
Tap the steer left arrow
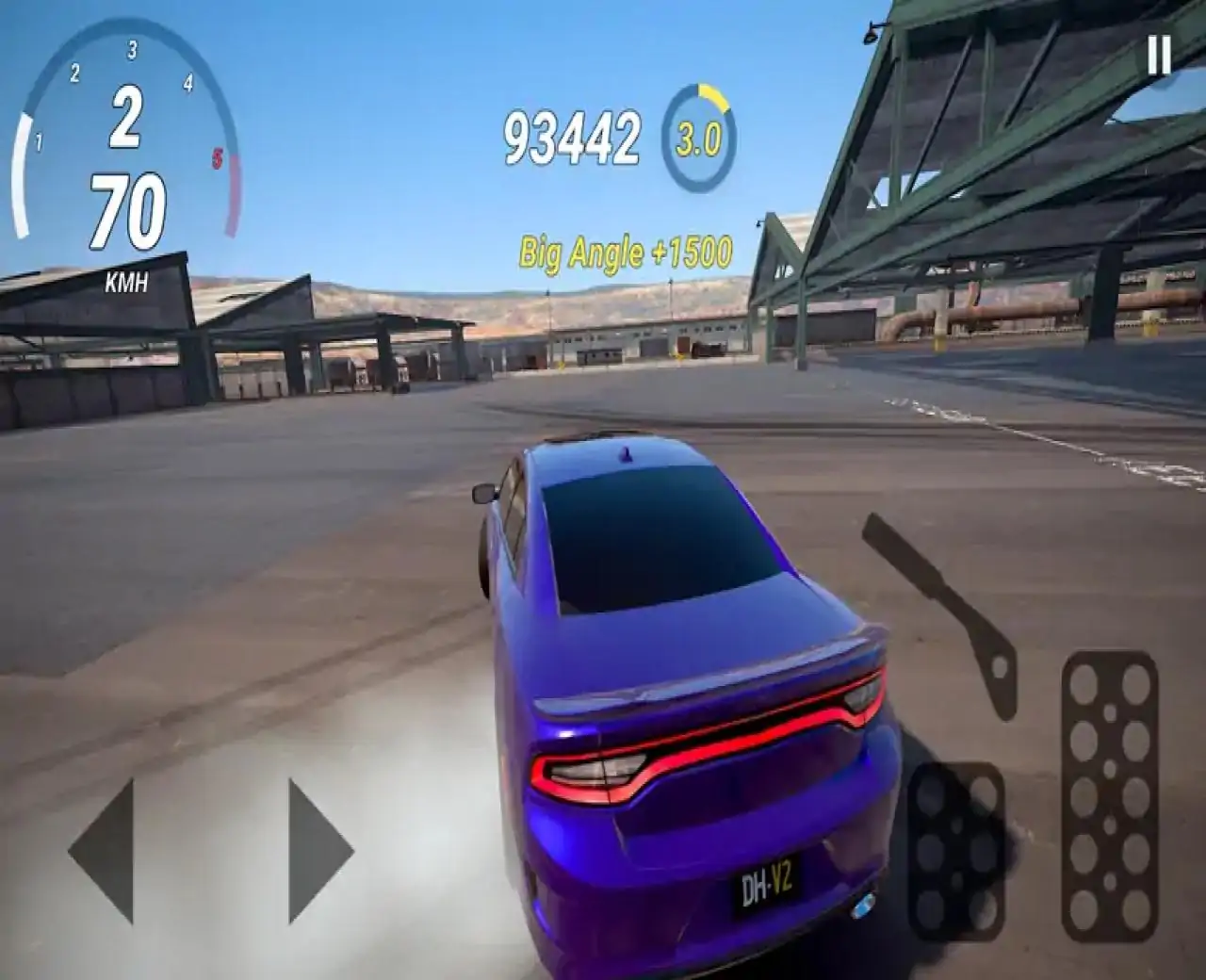pos(105,851)
